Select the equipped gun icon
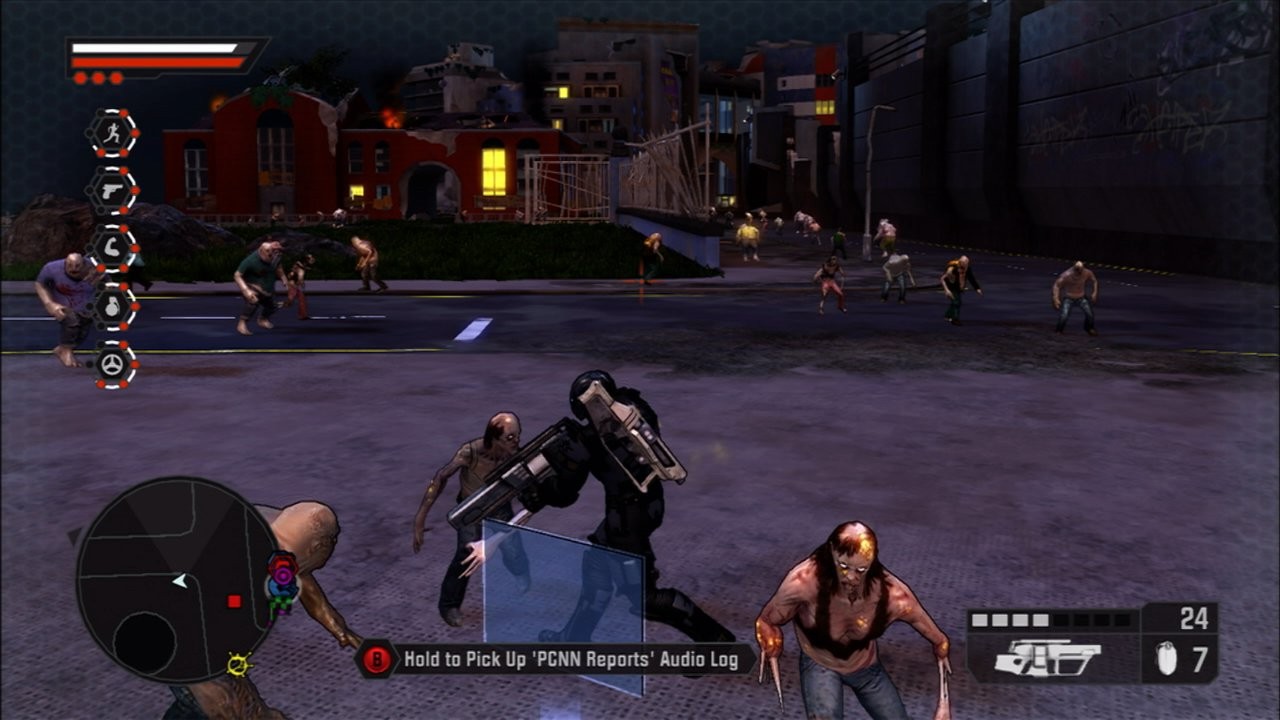 point(1048,658)
